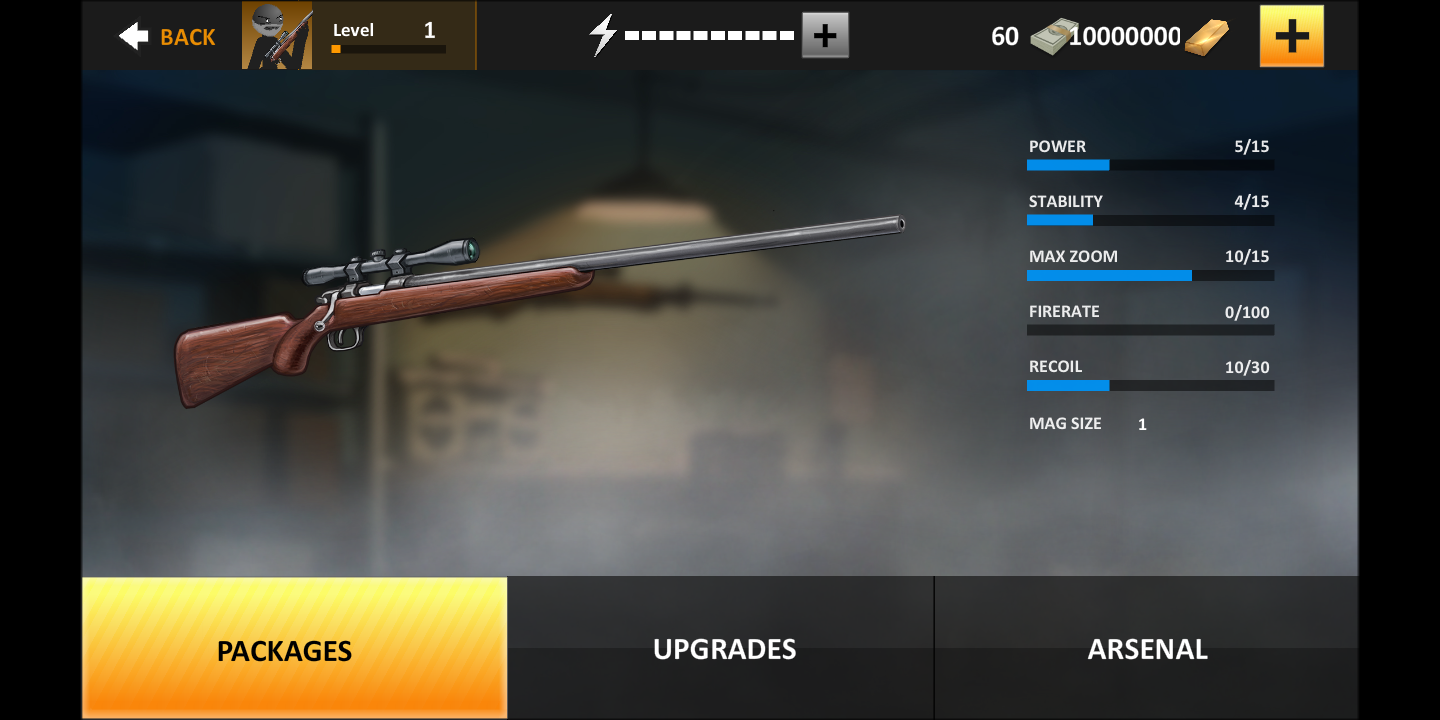Click the gold amount 60 display

point(1004,34)
